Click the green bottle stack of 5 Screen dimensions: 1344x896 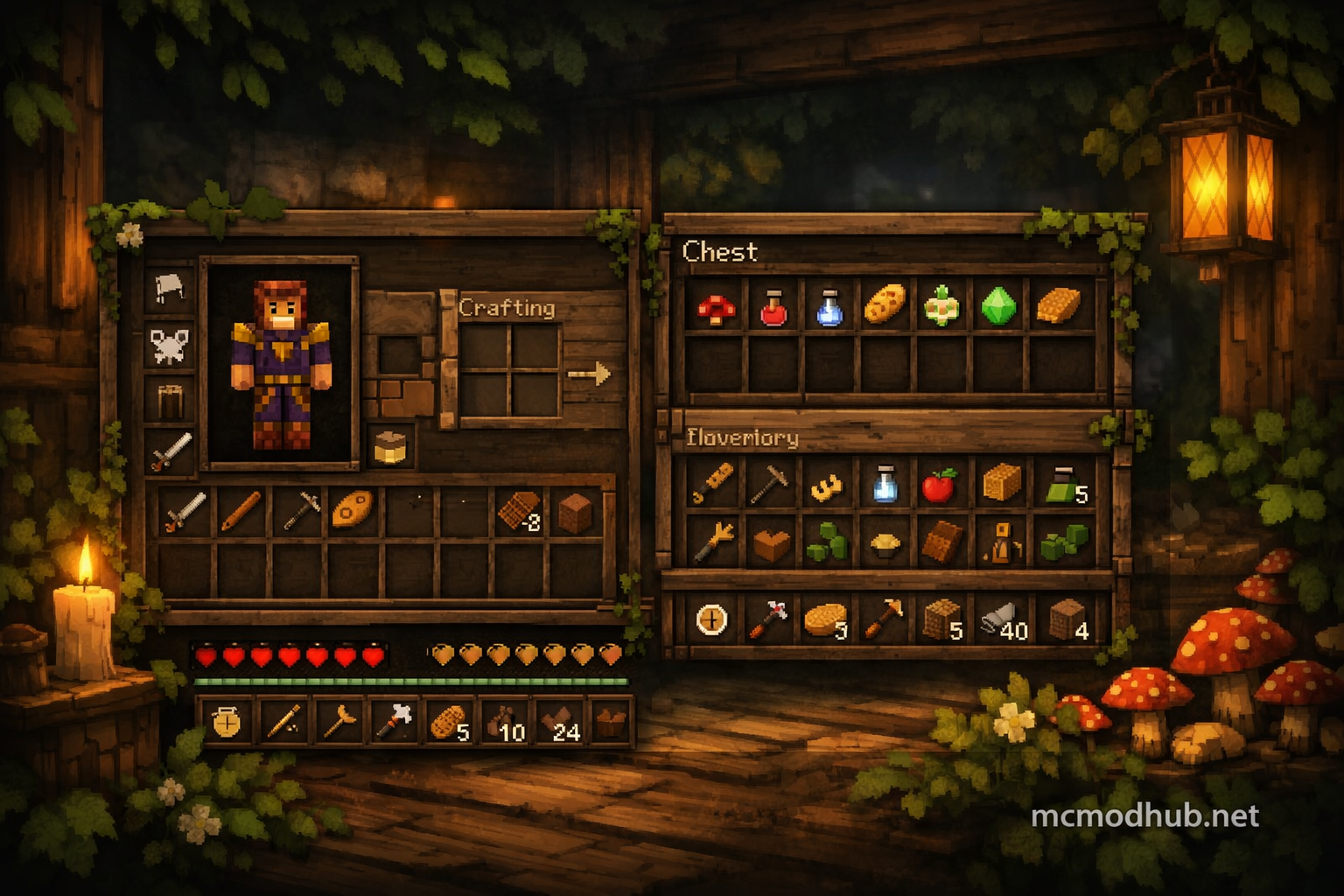(1066, 485)
